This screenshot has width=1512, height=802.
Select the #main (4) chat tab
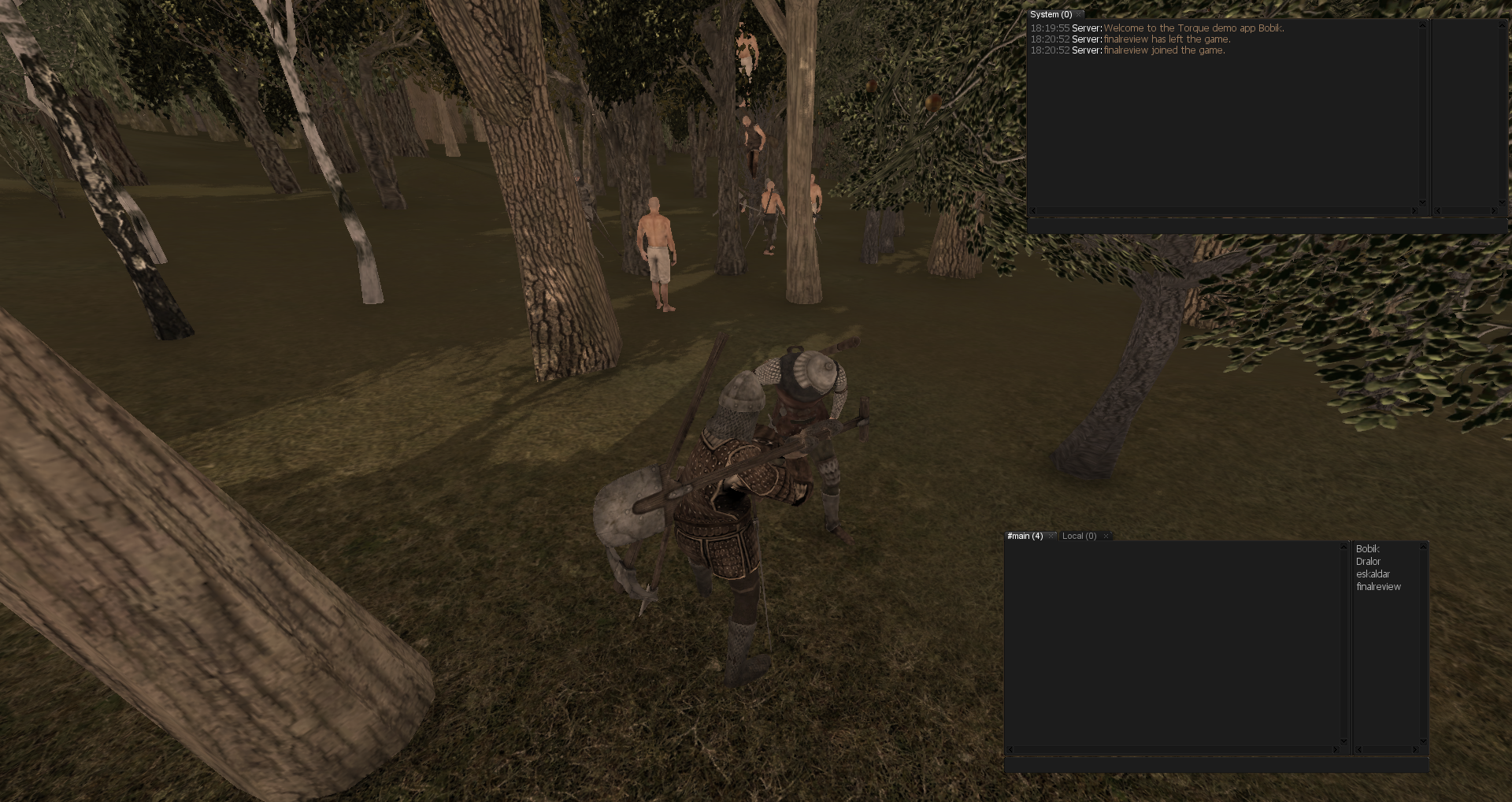tap(1024, 536)
